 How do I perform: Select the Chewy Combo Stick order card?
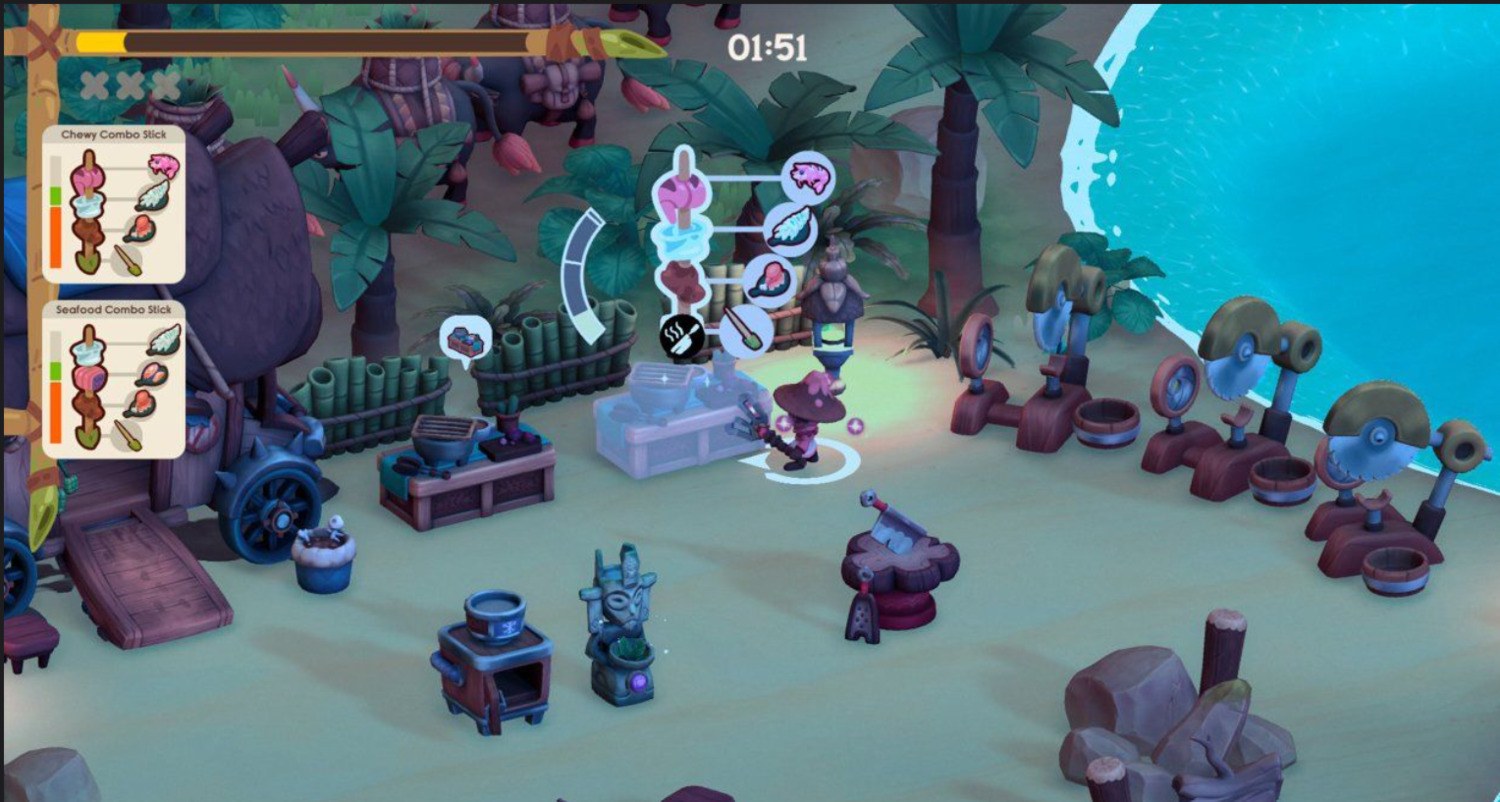114,204
